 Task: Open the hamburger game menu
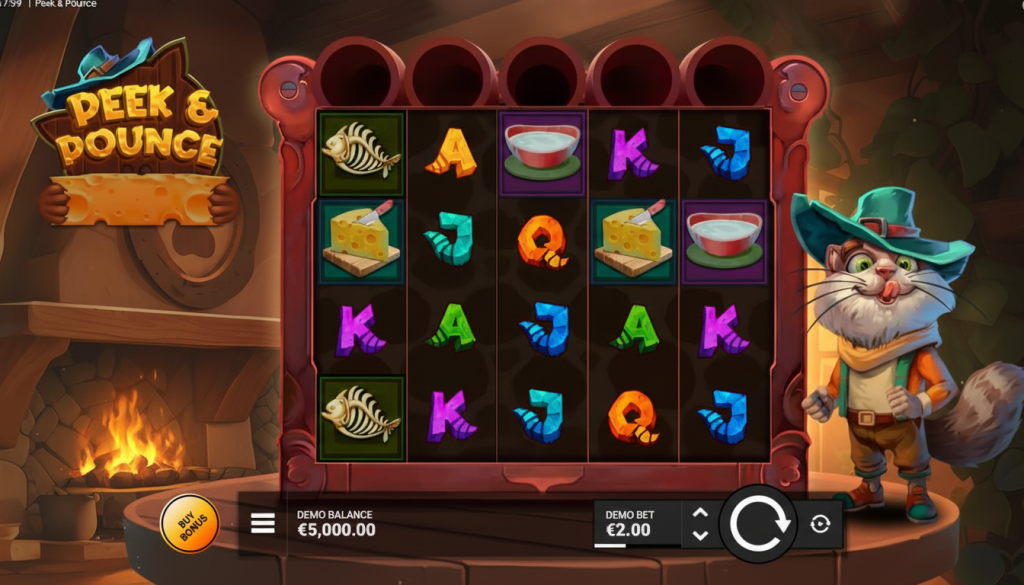click(x=263, y=523)
